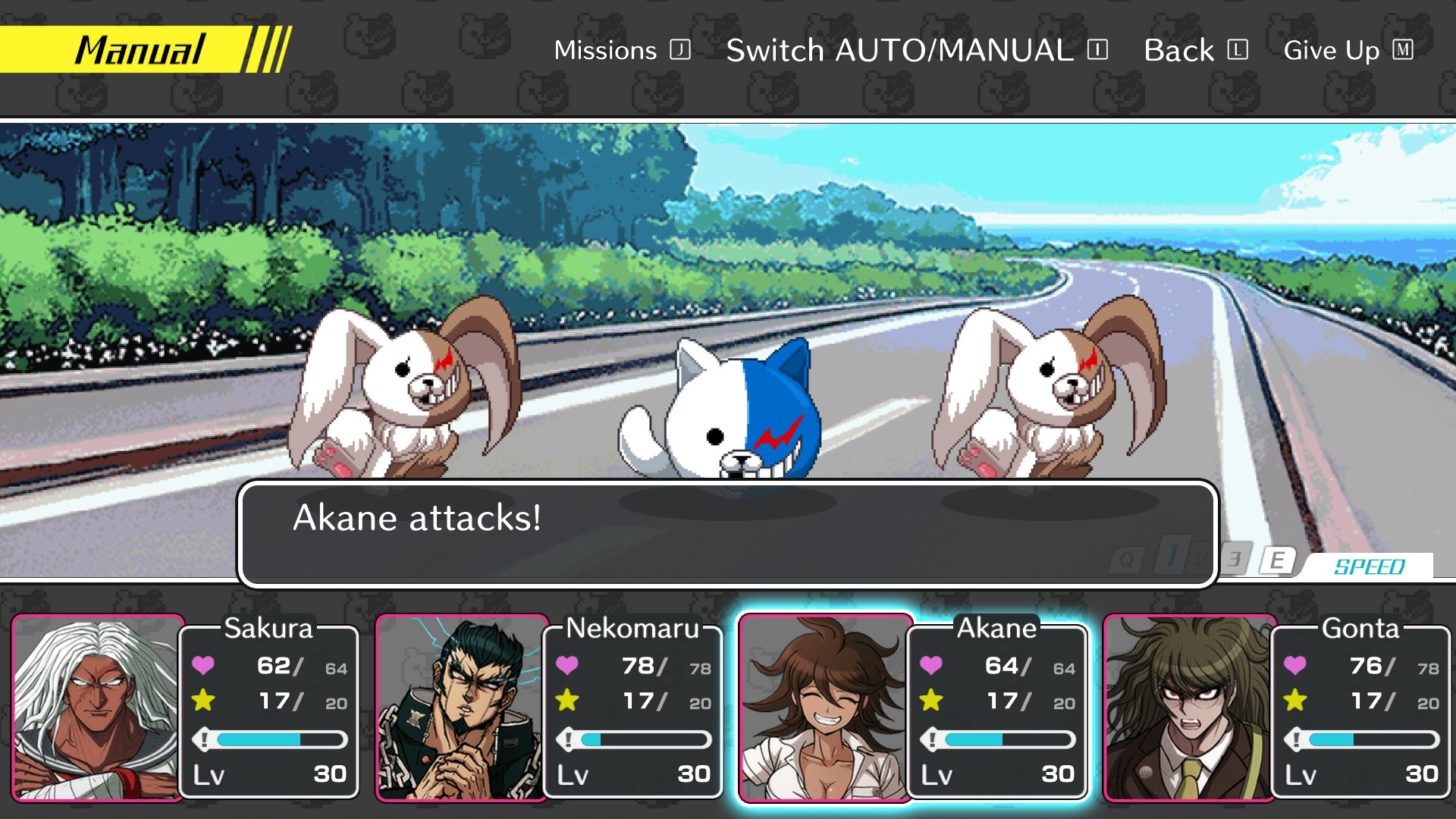The width and height of the screenshot is (1456, 819).
Task: Click the Q skill key indicator
Action: point(1126,558)
